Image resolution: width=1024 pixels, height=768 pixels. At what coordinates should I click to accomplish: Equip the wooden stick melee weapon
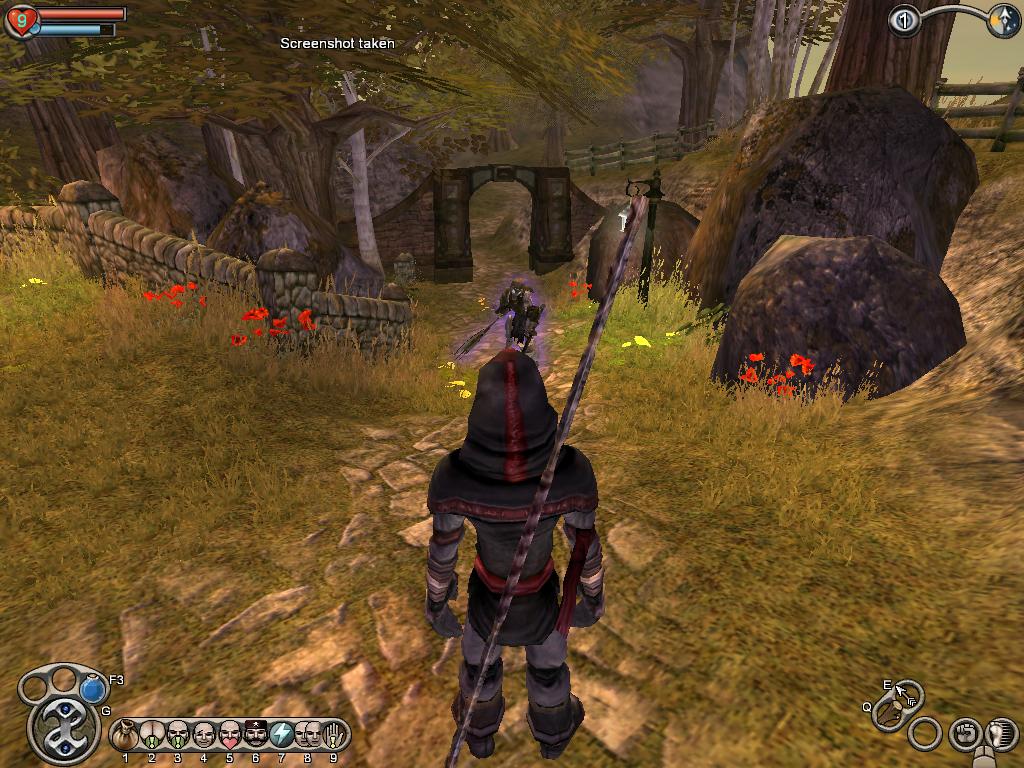pos(888,714)
